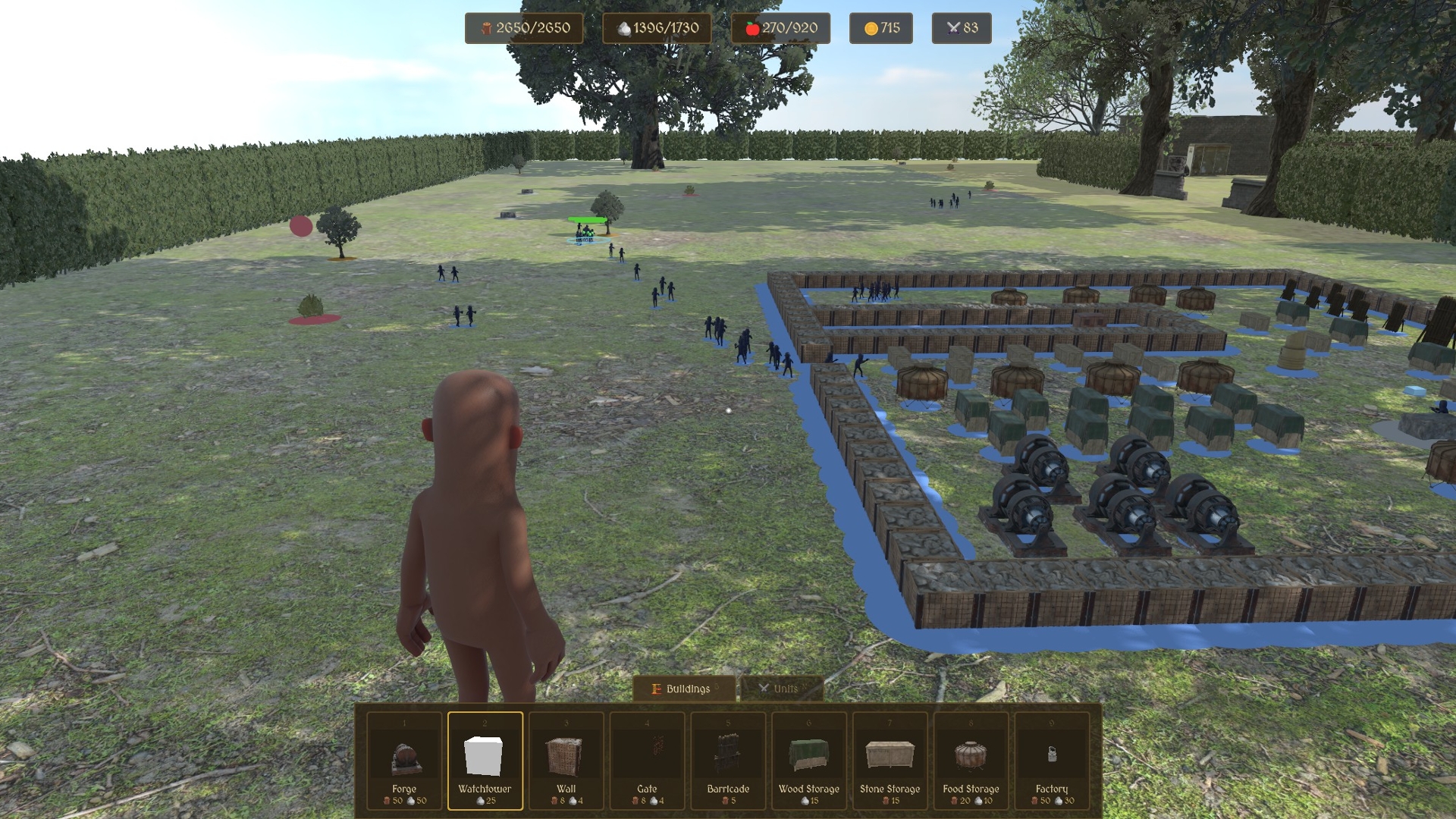Open the Buildings tab
Viewport: 1456px width, 819px height.
coord(683,689)
